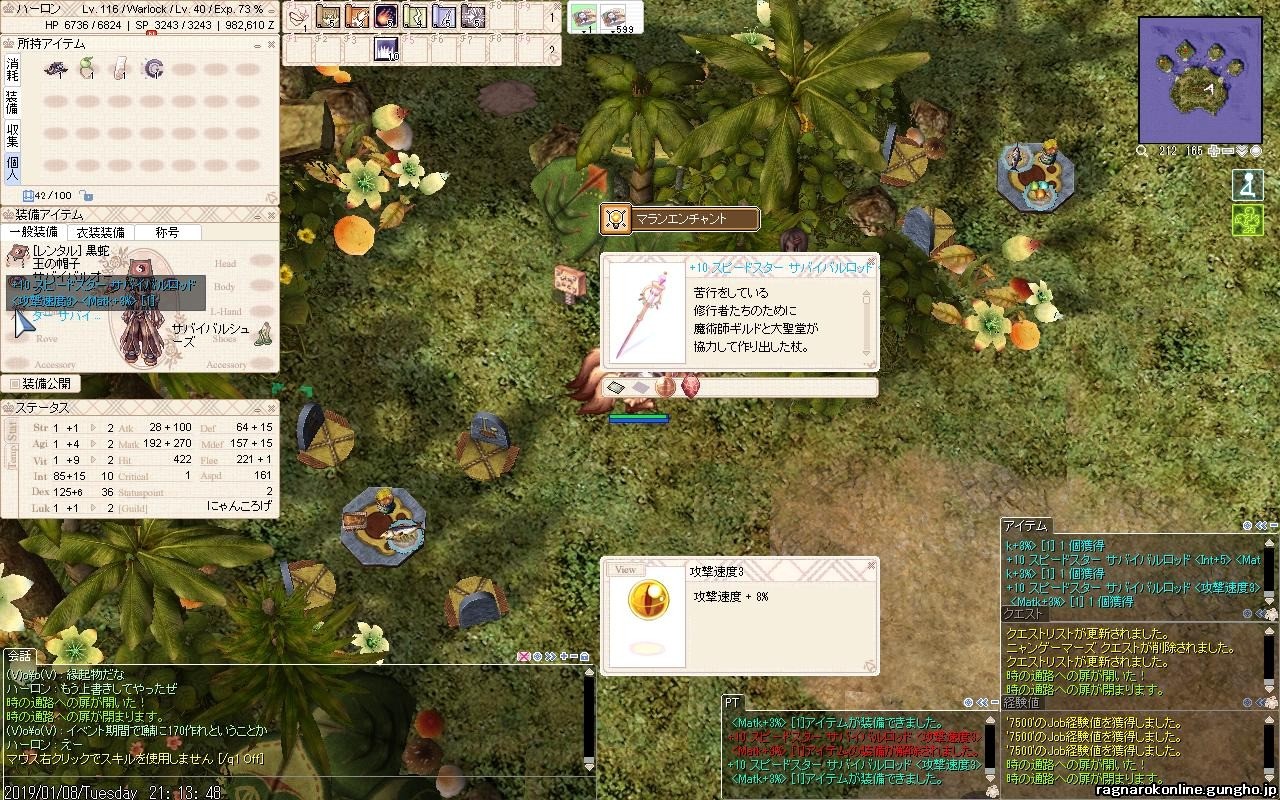Click the paw-shaped island minimap
1280x800 pixels.
coord(1200,80)
